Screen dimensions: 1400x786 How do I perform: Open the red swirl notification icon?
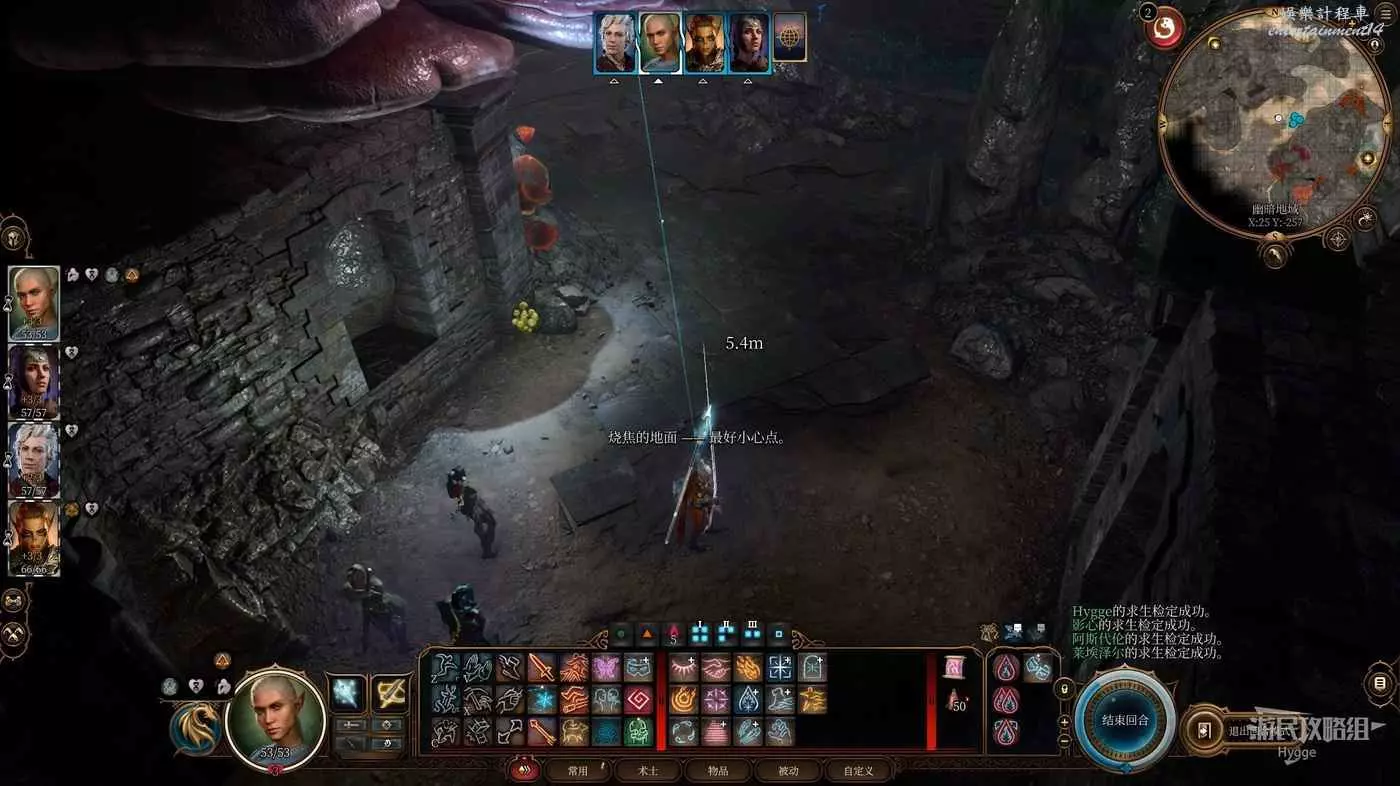coord(1164,28)
